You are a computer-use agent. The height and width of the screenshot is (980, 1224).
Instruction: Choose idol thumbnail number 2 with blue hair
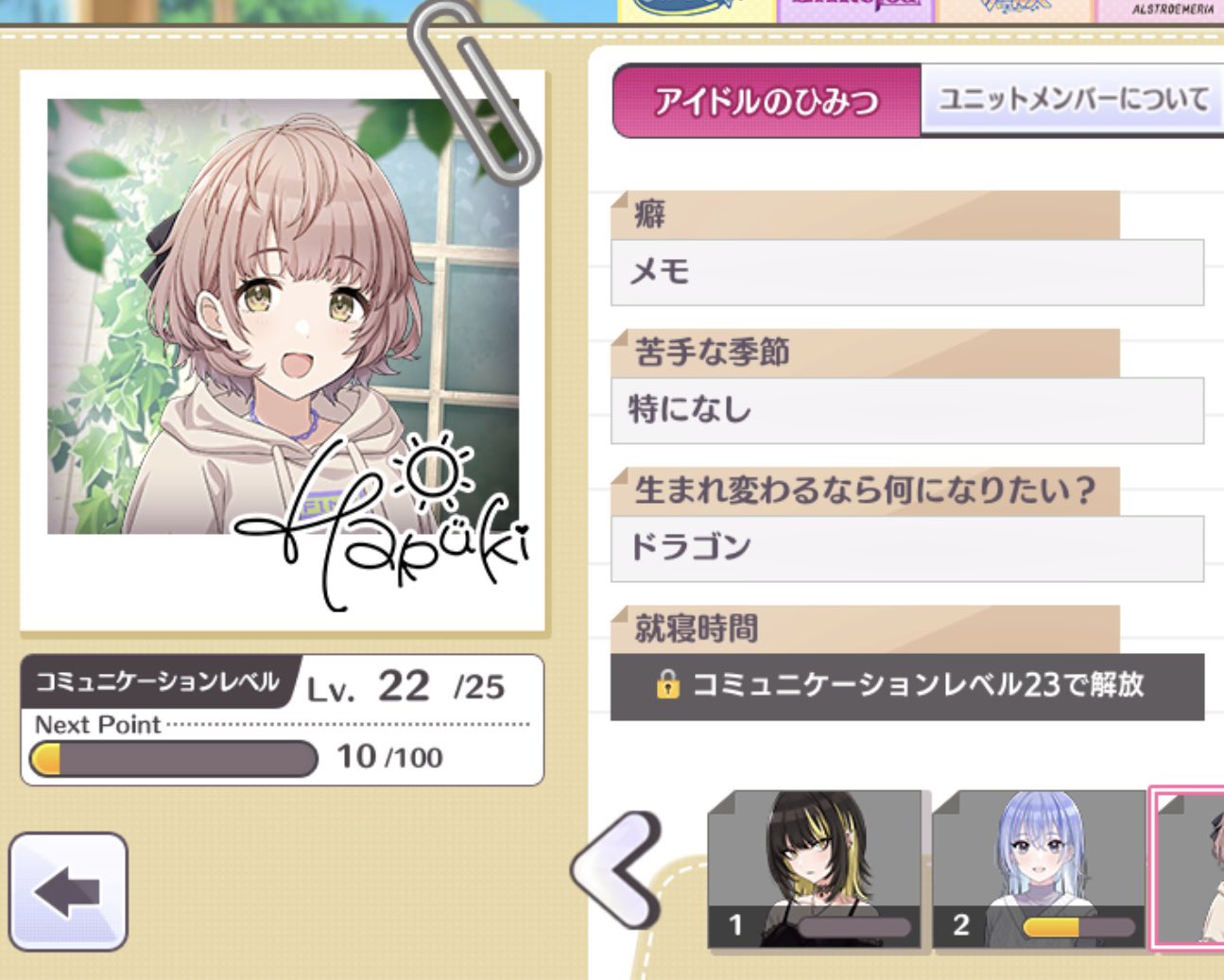pyautogui.click(x=1038, y=869)
